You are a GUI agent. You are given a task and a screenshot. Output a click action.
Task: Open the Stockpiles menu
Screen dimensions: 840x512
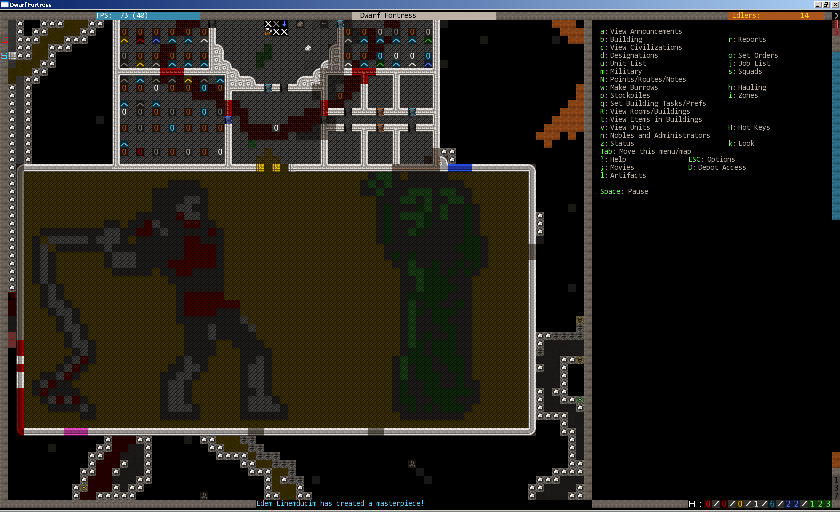click(x=626, y=95)
